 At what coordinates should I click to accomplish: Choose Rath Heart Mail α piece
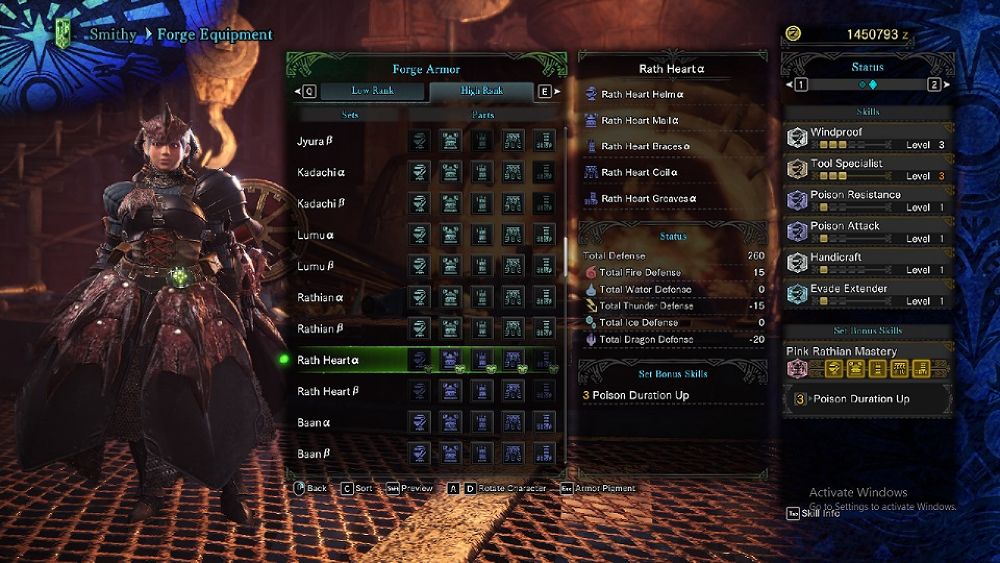pos(640,120)
